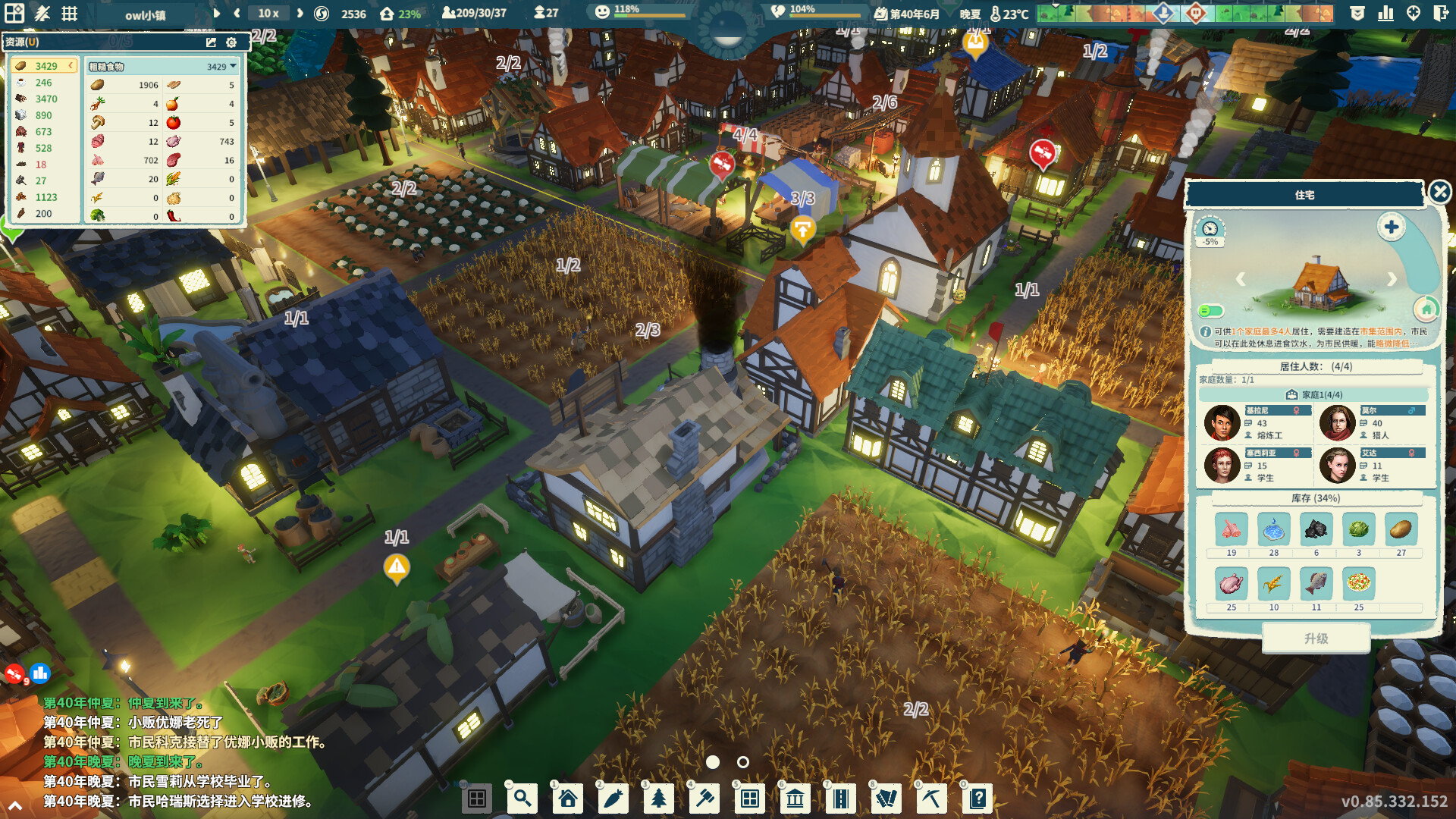
Task: Open the 粗糙食物 food category dropdown
Action: [234, 66]
